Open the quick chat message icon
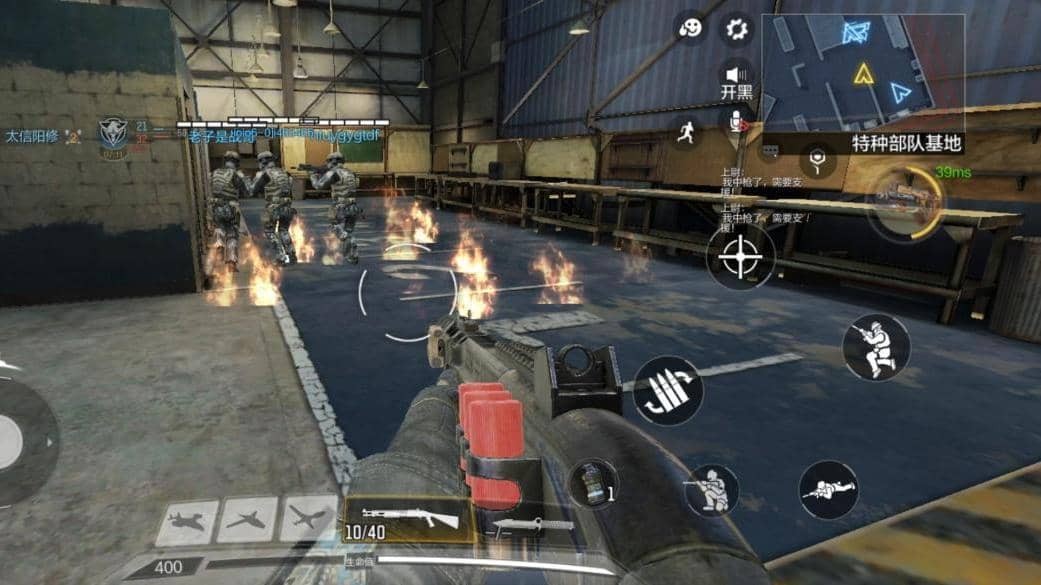This screenshot has width=1041, height=585. (x=770, y=150)
